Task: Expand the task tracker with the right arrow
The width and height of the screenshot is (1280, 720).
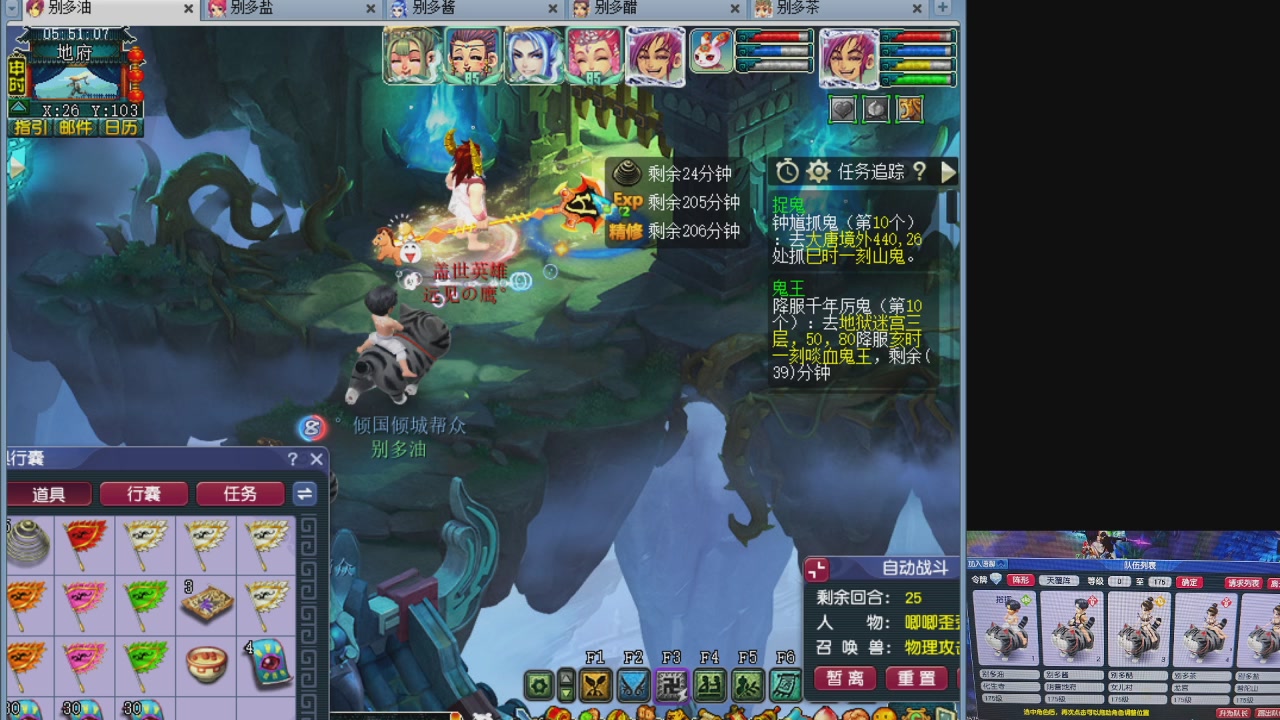Action: point(948,172)
